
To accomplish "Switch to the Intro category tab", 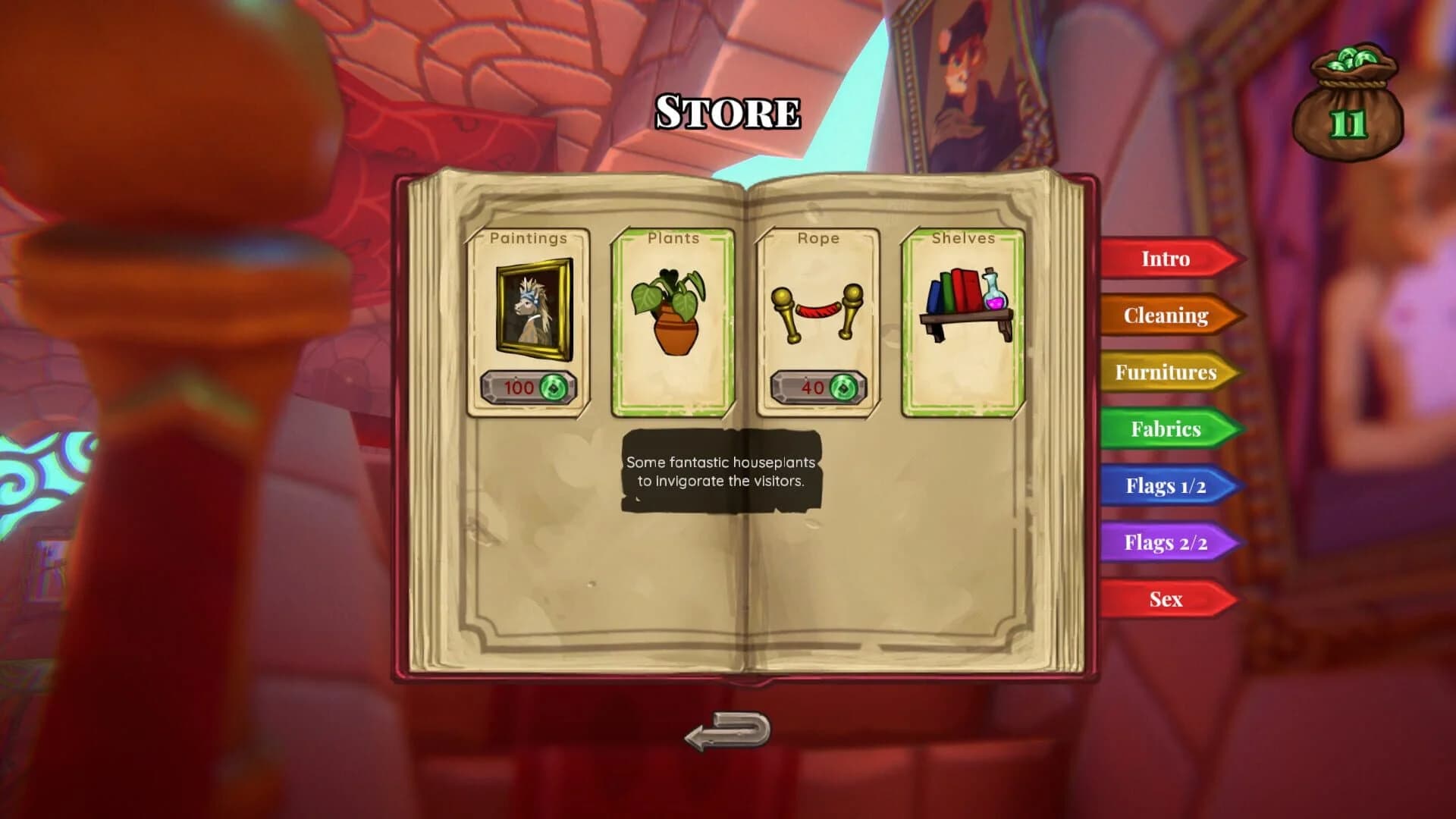I will tap(1164, 259).
